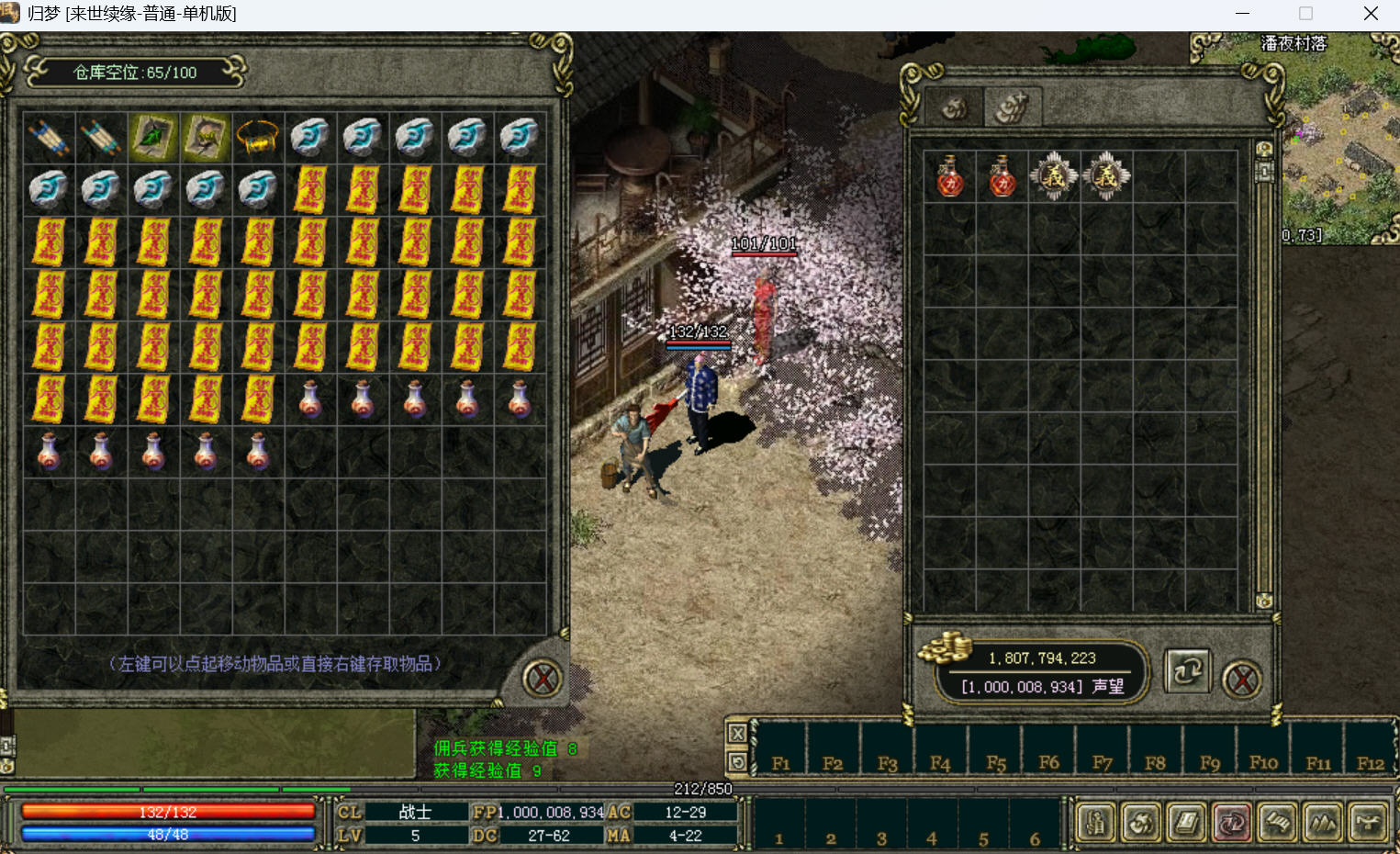Switch to the first bag tab
This screenshot has height=854, width=1400.
955,109
